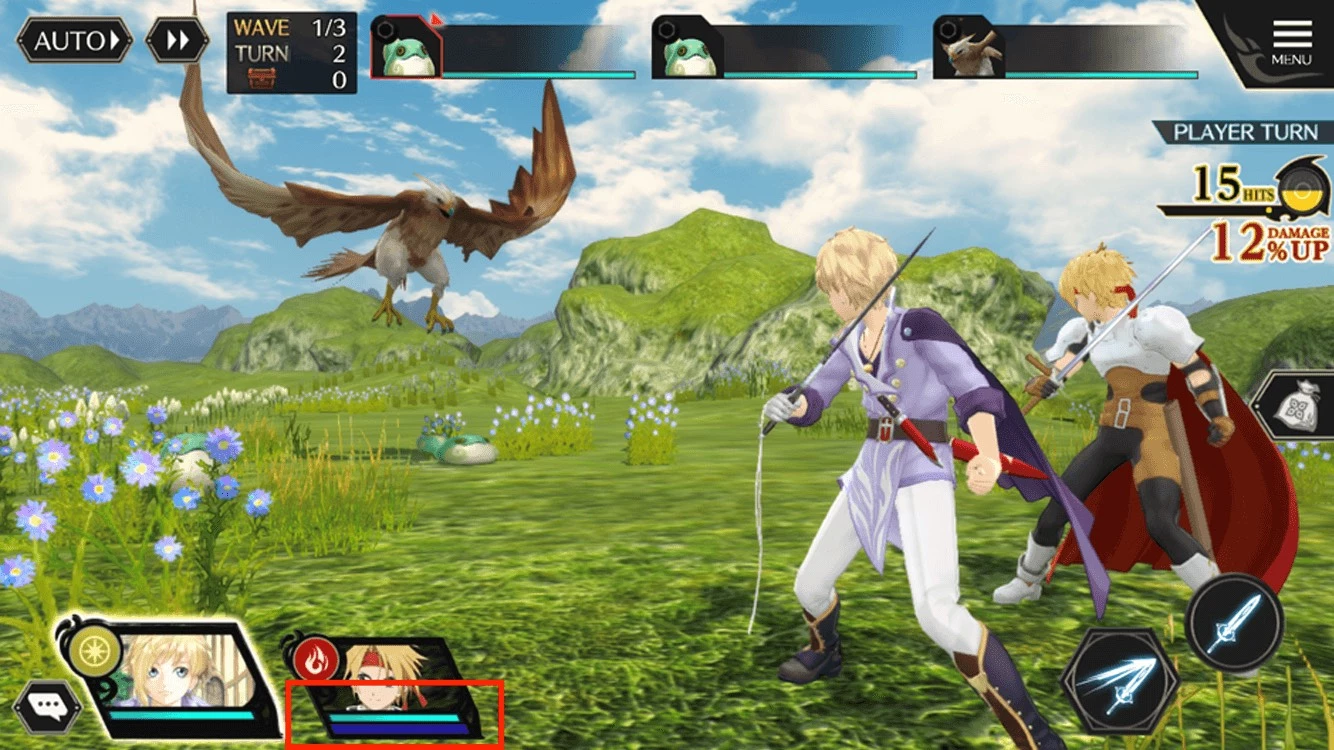Open the chat speech bubble button
The width and height of the screenshot is (1334, 750).
[47, 705]
